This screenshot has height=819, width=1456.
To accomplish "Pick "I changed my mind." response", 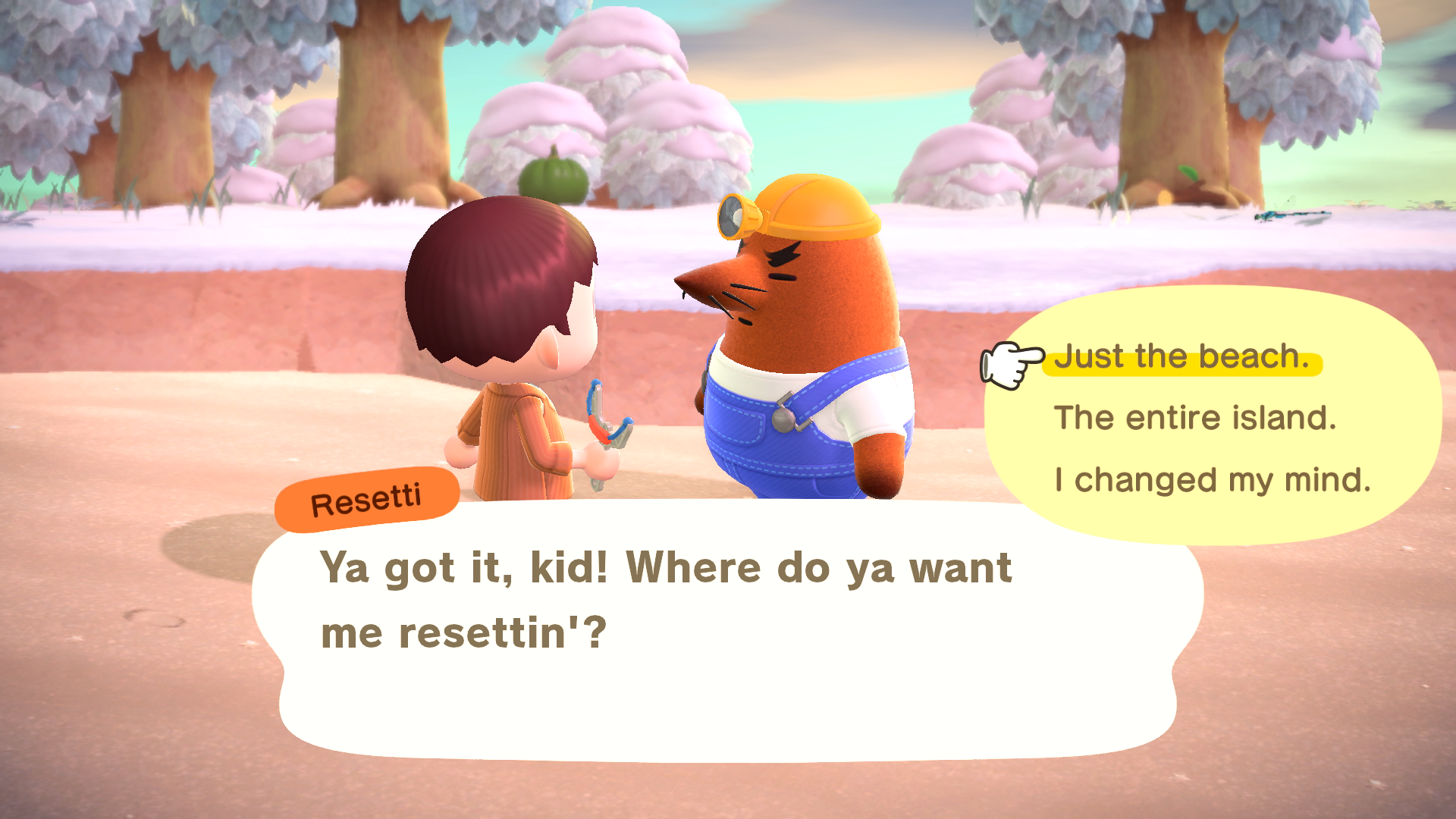I will tap(1213, 480).
